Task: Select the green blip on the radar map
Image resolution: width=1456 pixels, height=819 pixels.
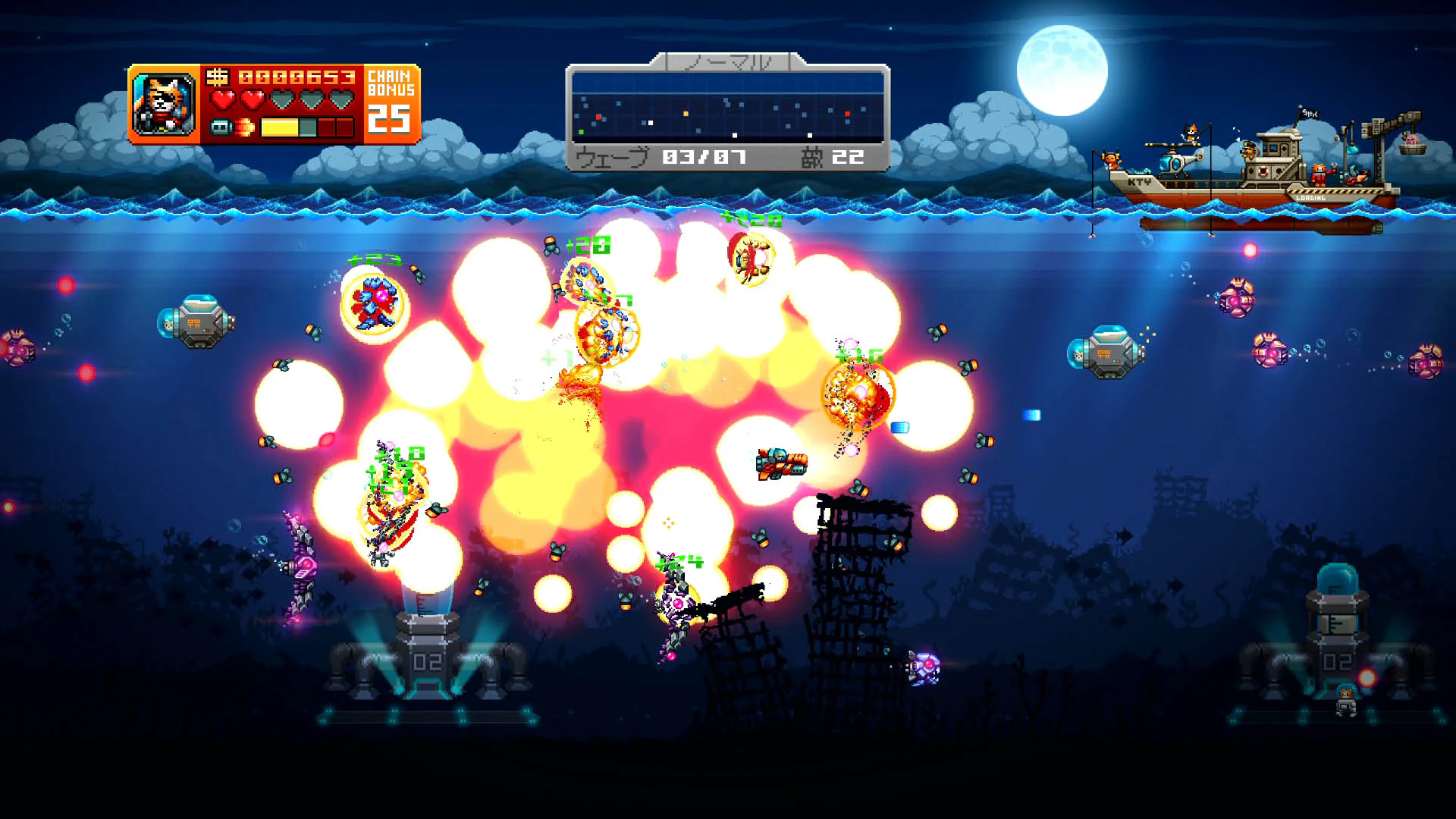Action: coord(581,131)
